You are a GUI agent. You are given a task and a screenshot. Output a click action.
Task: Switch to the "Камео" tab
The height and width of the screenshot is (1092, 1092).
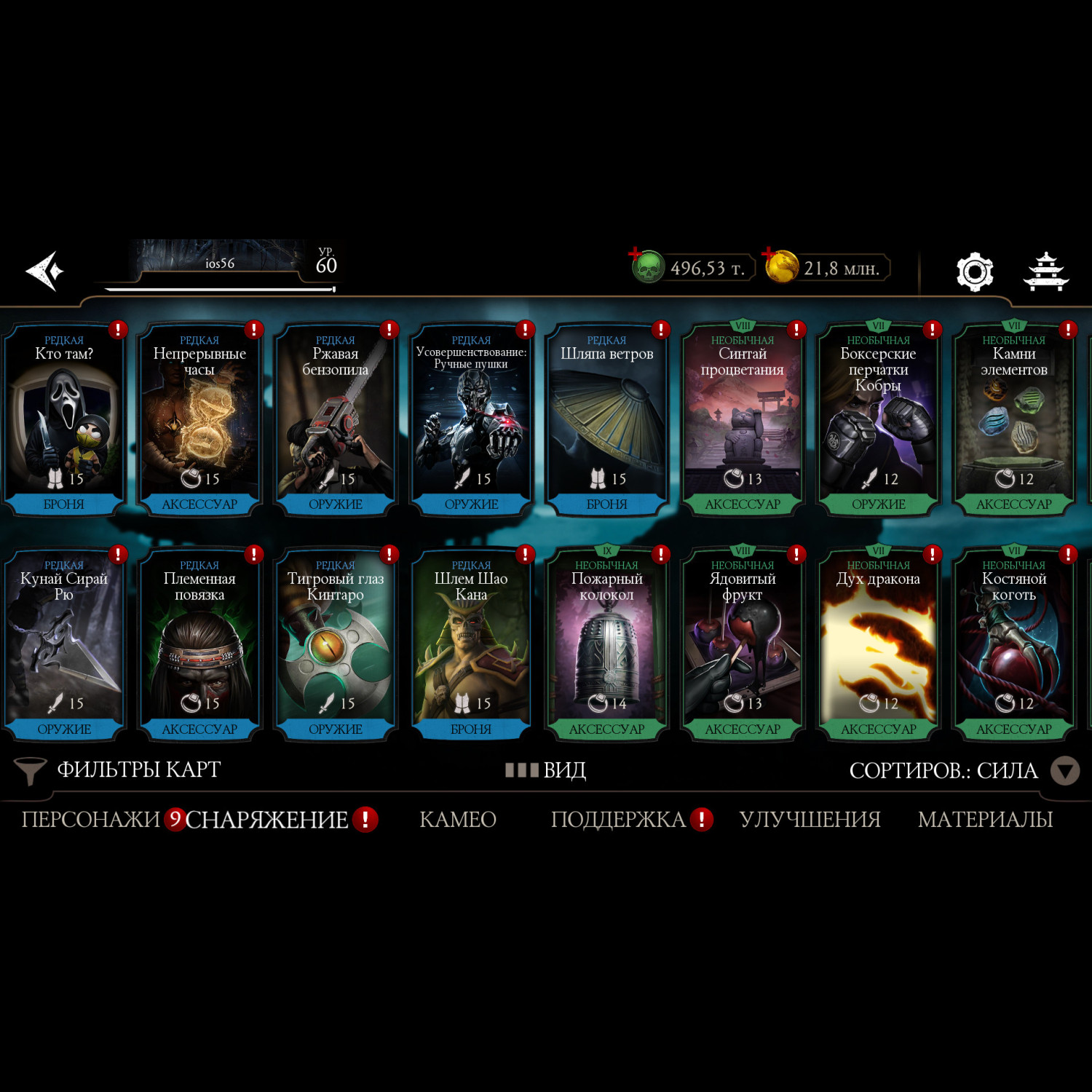tap(458, 820)
